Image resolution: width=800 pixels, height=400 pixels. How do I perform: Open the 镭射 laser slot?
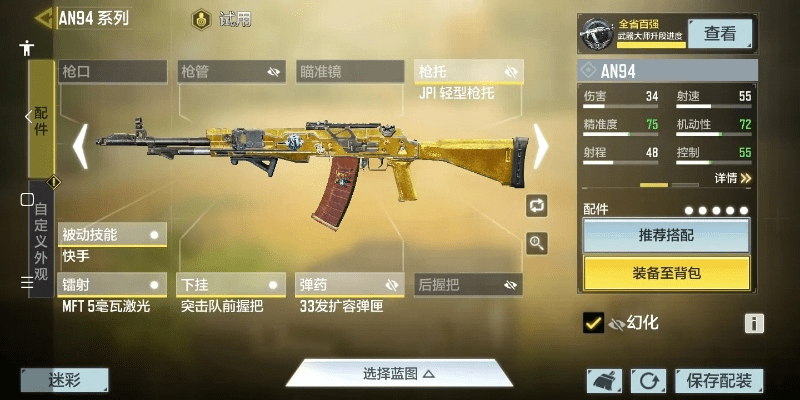(111, 285)
